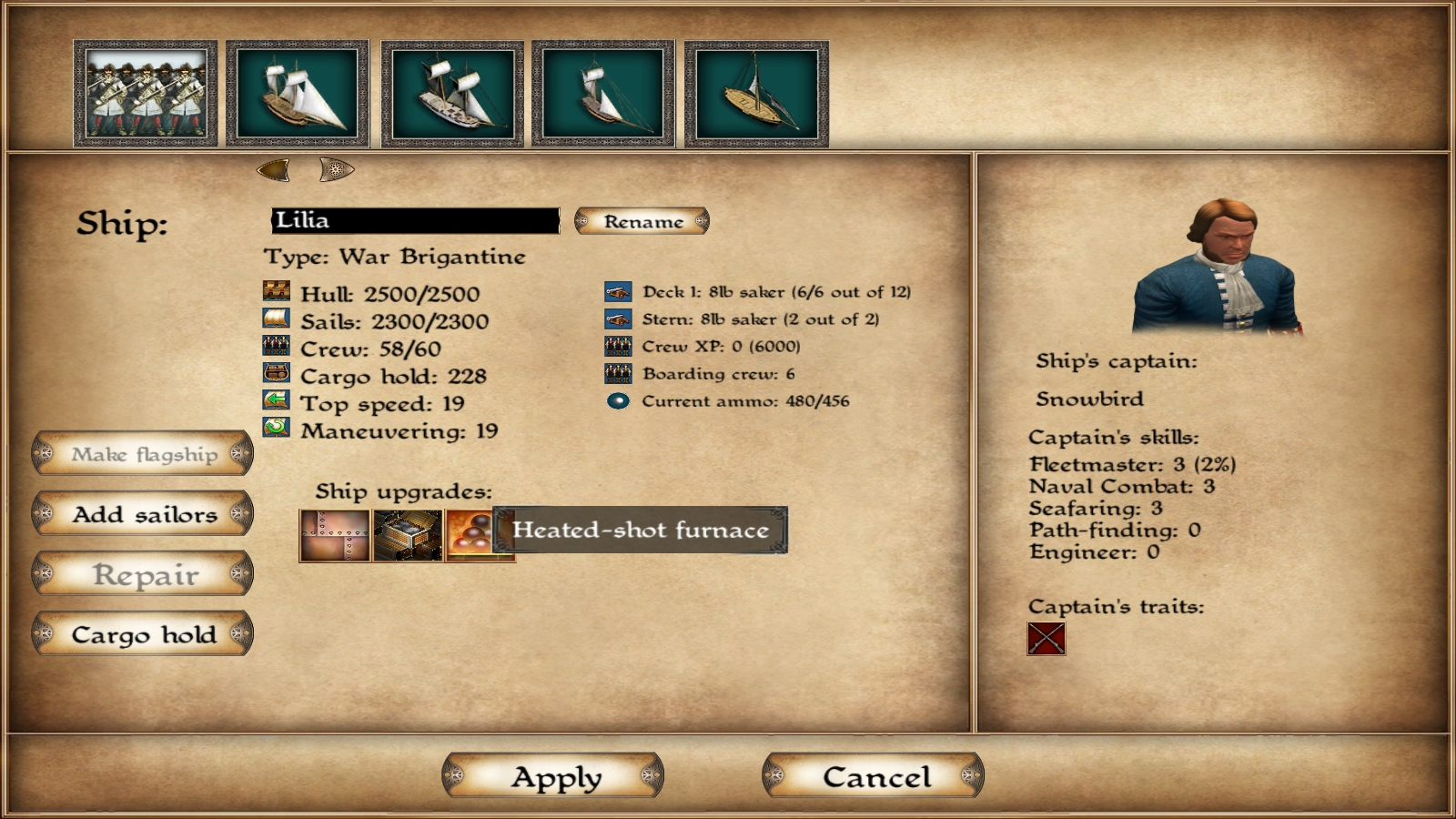Click the Crew icon next to 58/60

(278, 348)
